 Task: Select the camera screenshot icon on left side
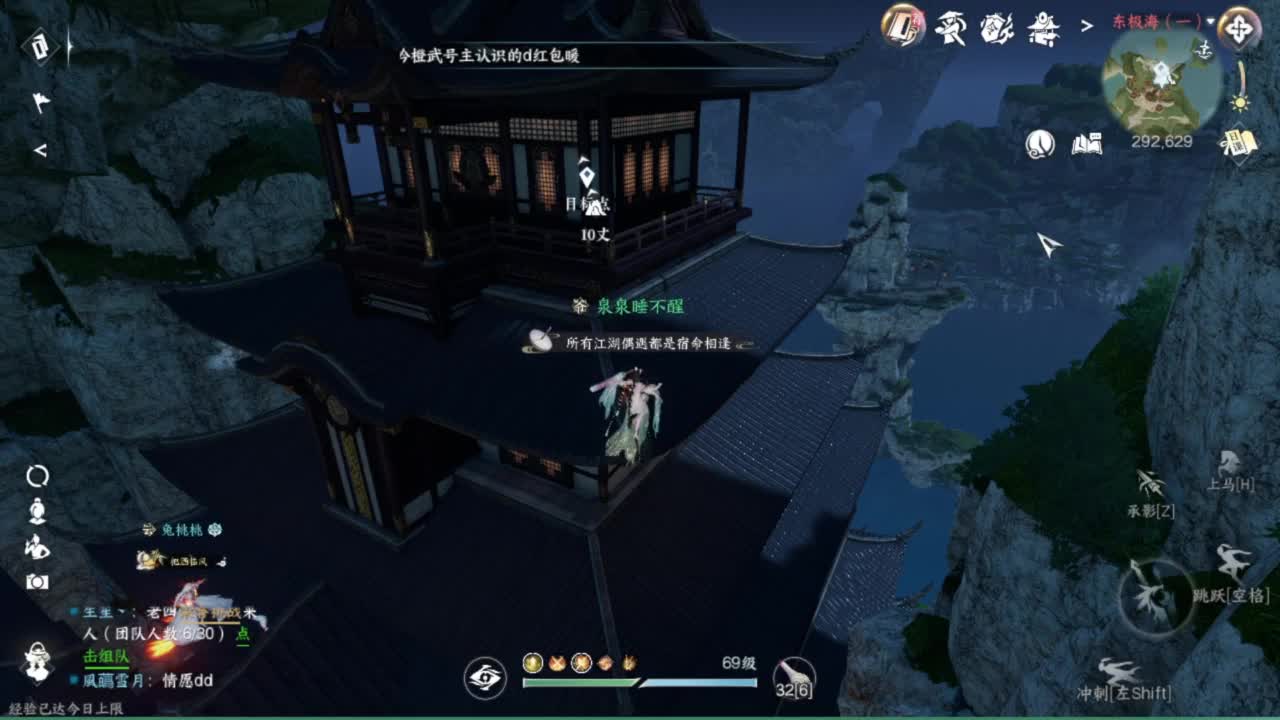tap(36, 581)
